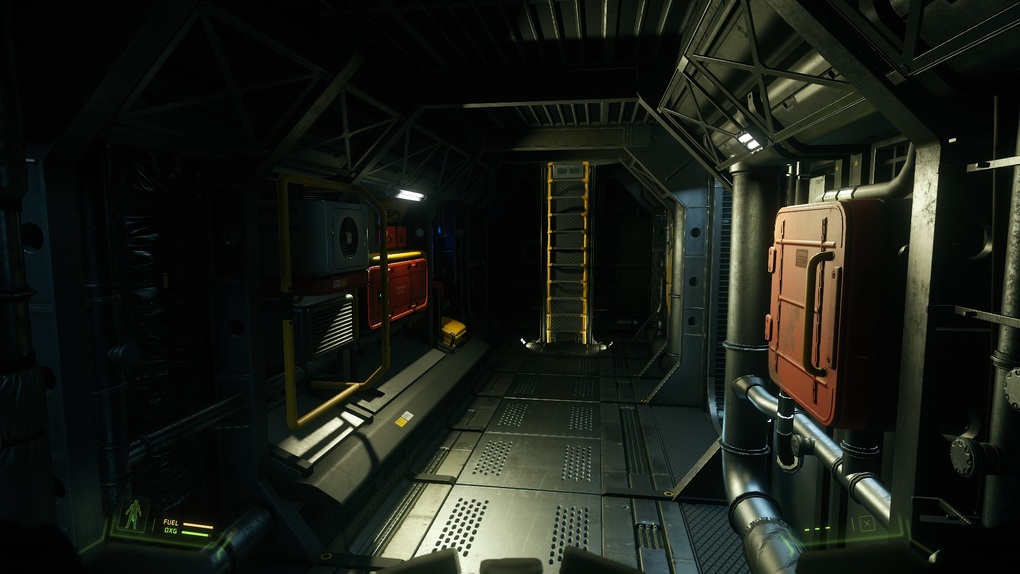Click the green suit body status icon
The image size is (1020, 574).
click(133, 515)
